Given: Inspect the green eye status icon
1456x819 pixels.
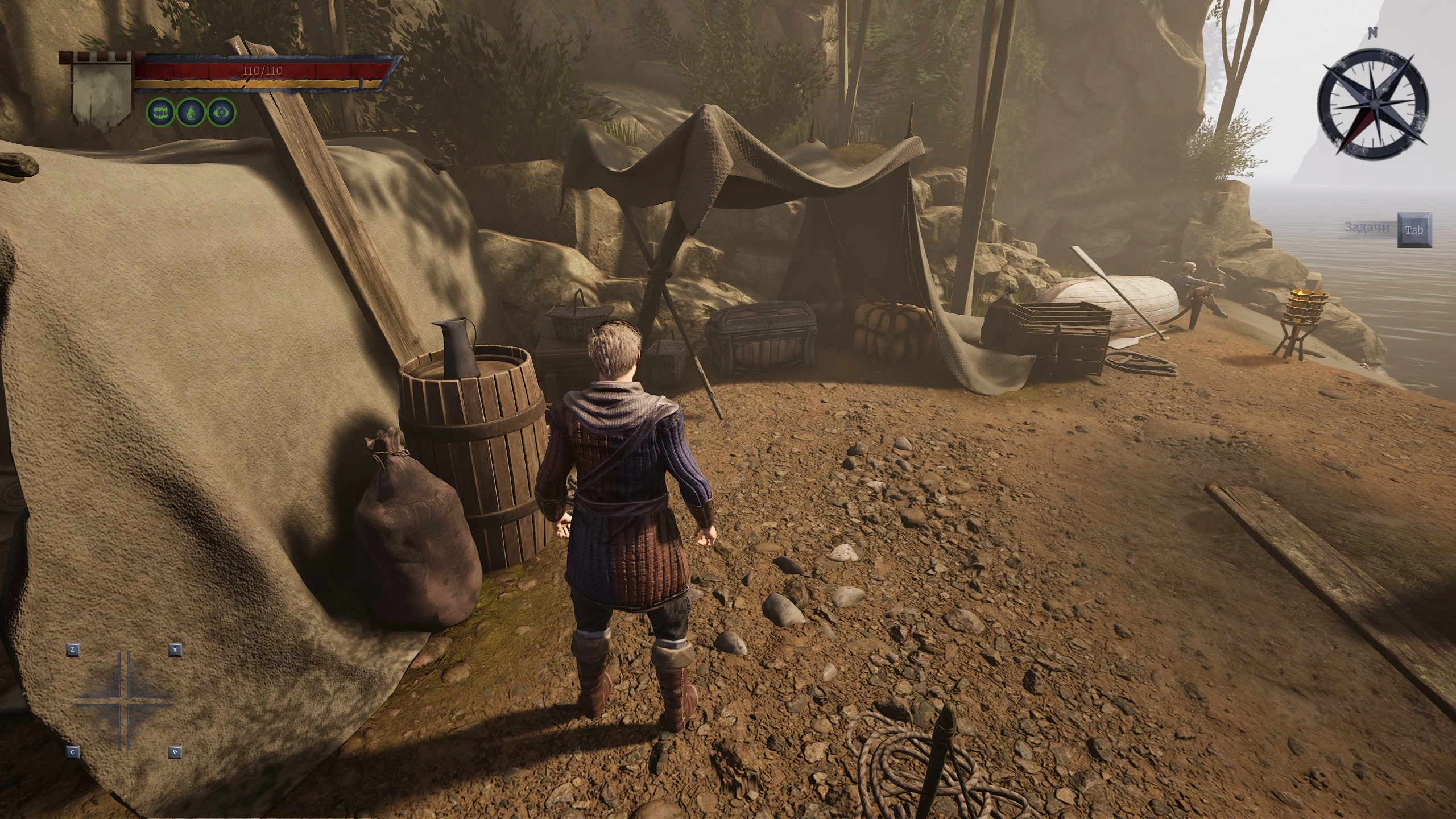Looking at the screenshot, I should pos(221,112).
